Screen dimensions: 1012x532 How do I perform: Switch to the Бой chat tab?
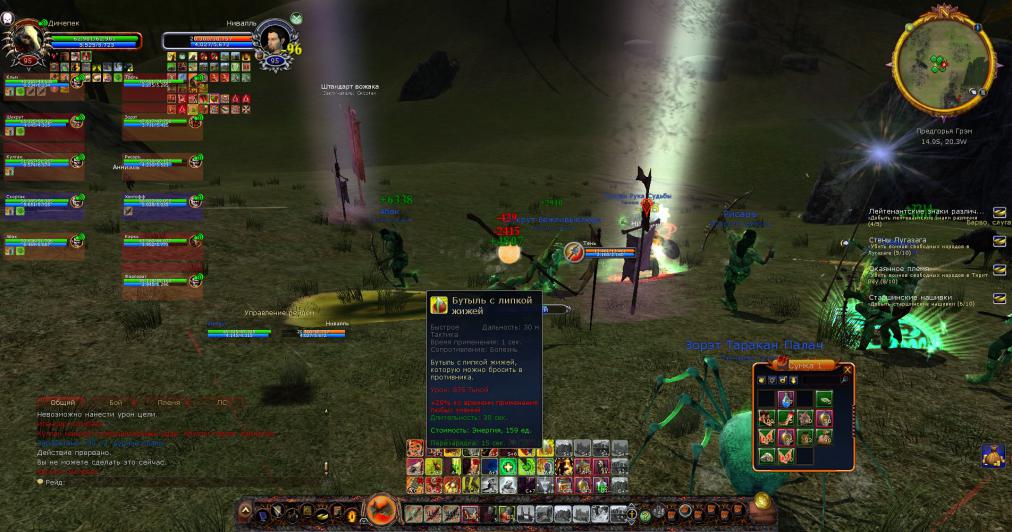coord(115,401)
